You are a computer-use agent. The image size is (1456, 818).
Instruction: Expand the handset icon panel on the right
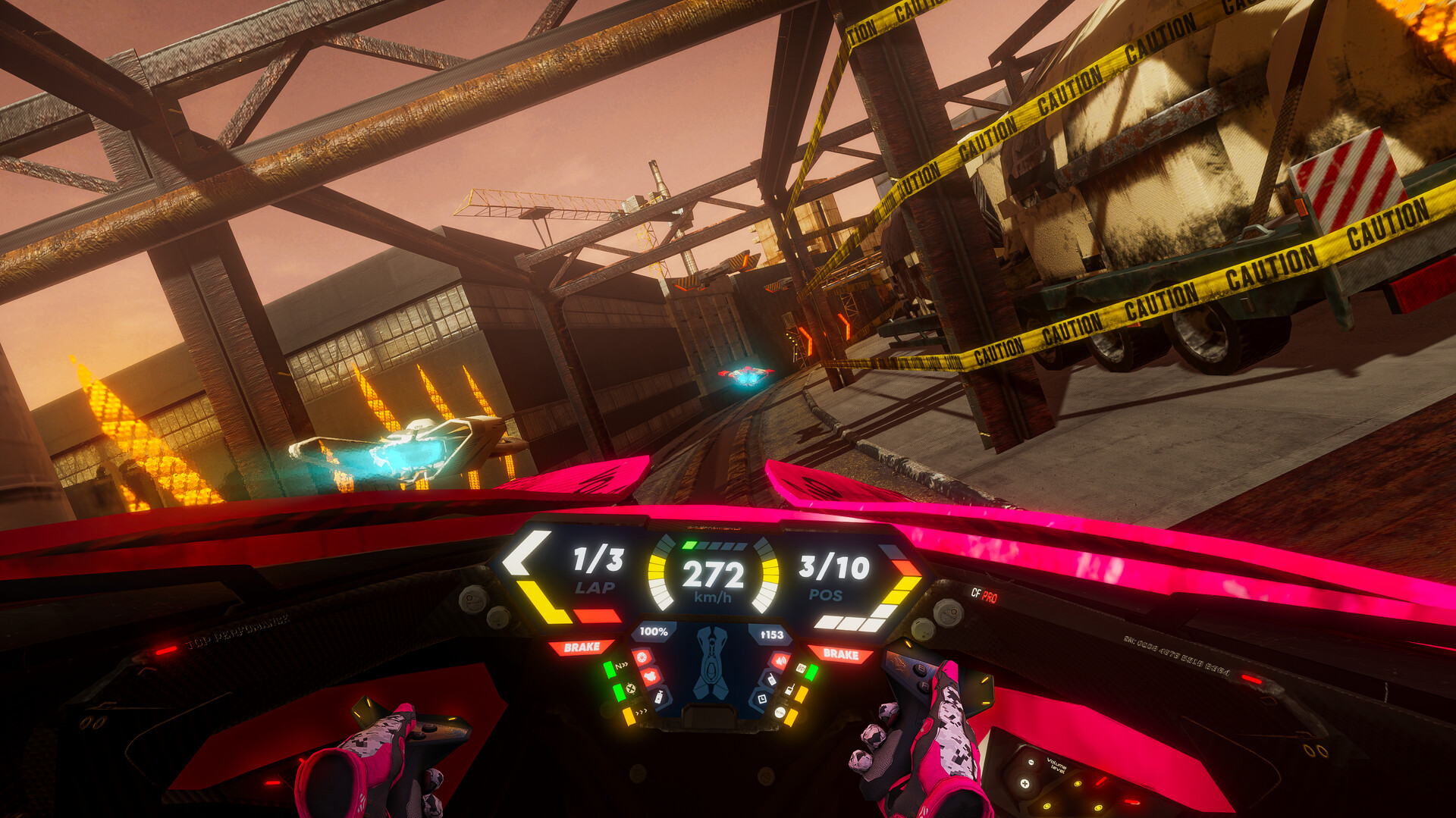(773, 681)
